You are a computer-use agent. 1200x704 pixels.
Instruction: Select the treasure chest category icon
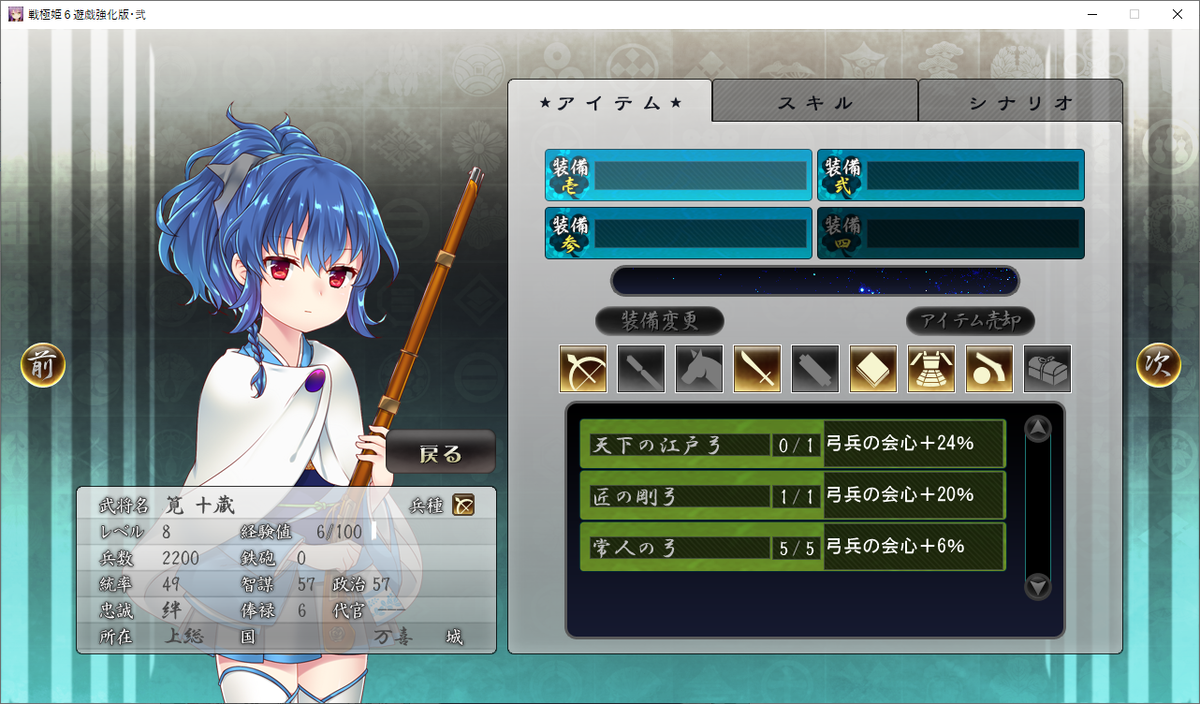[1047, 369]
